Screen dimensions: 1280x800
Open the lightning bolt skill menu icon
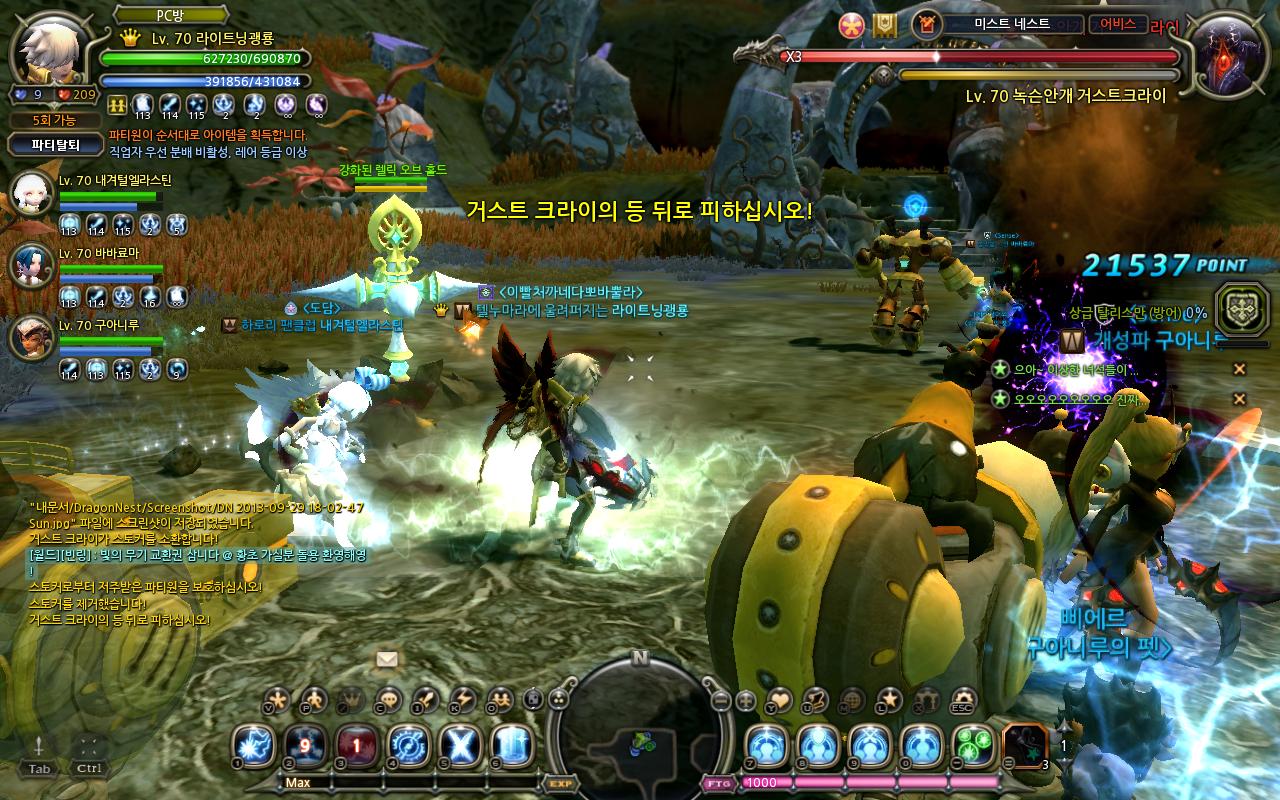pyautogui.click(x=462, y=699)
